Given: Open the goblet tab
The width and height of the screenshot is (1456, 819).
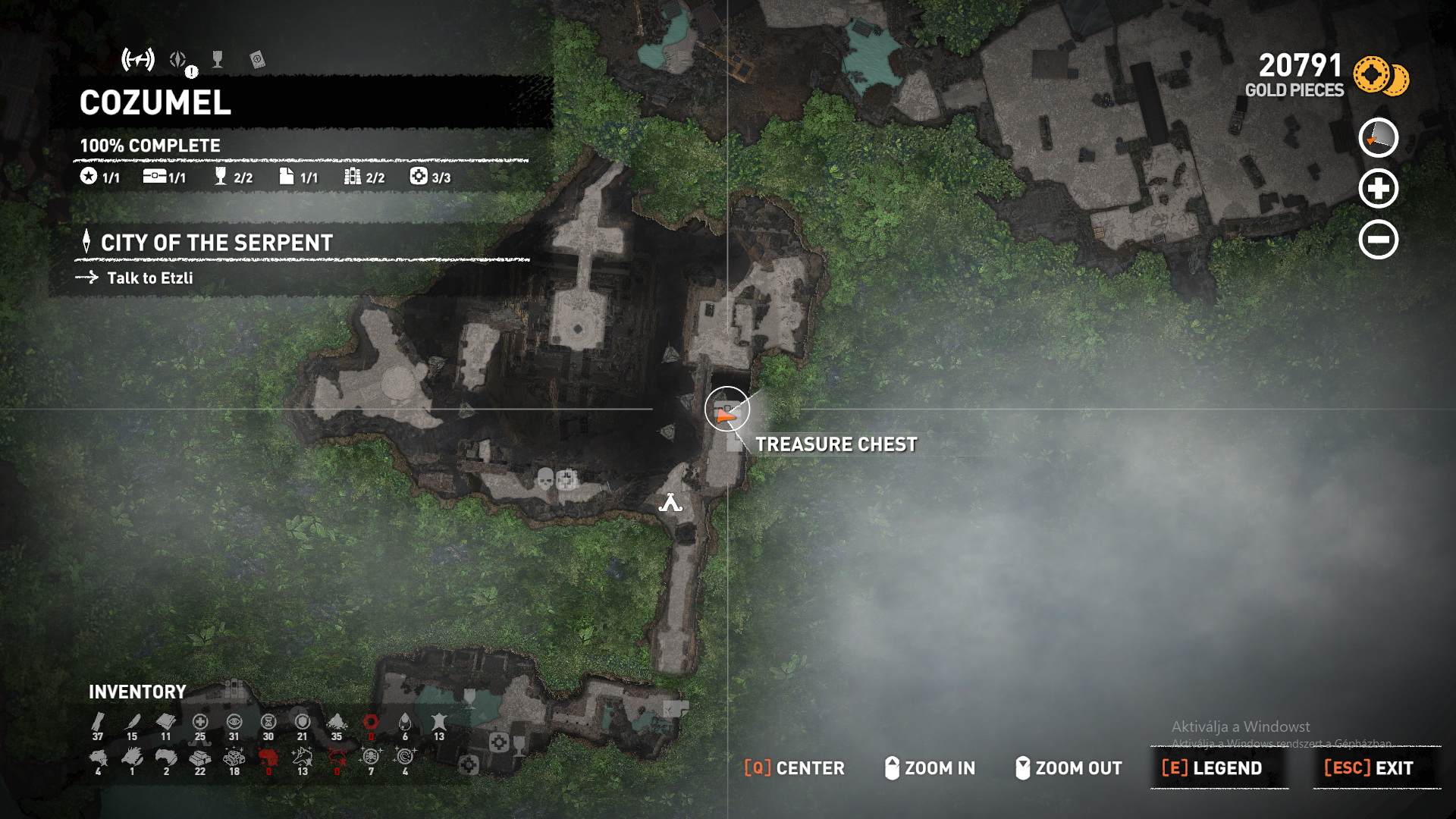Looking at the screenshot, I should pyautogui.click(x=218, y=60).
